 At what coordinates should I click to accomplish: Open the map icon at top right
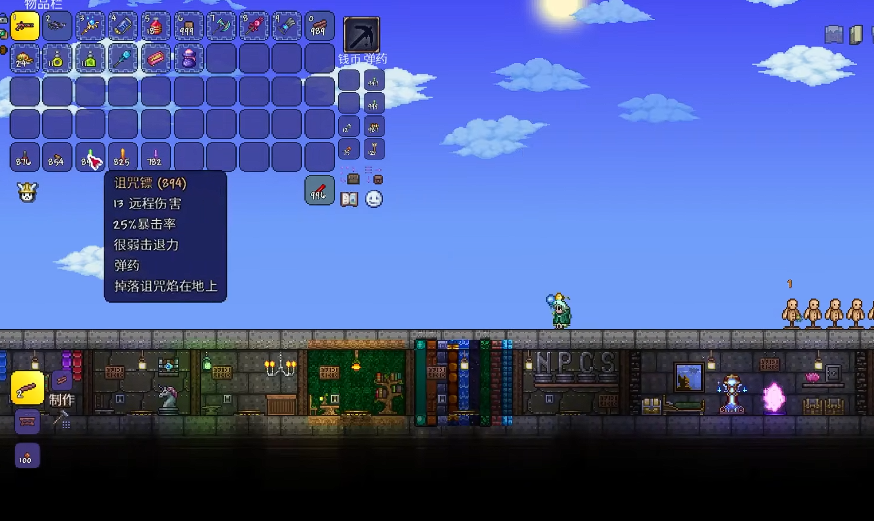point(834,35)
